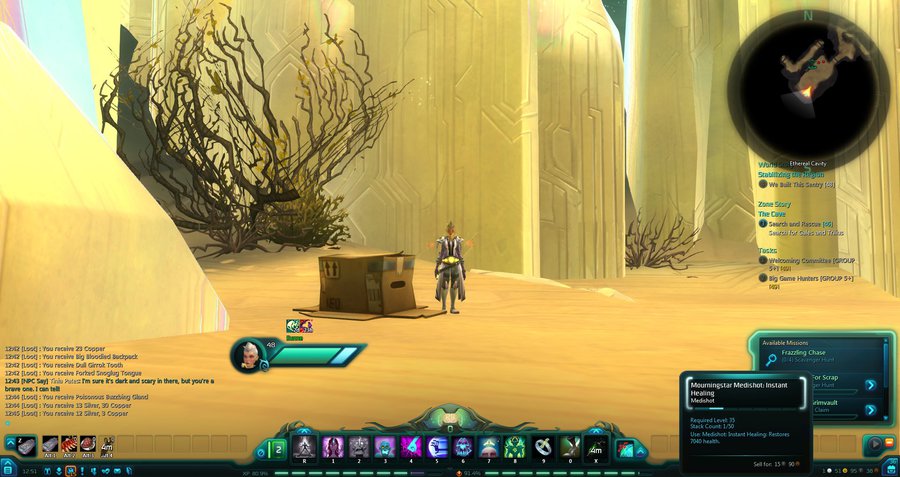
Task: Use the blue fist ability in slot 5
Action: pos(437,446)
